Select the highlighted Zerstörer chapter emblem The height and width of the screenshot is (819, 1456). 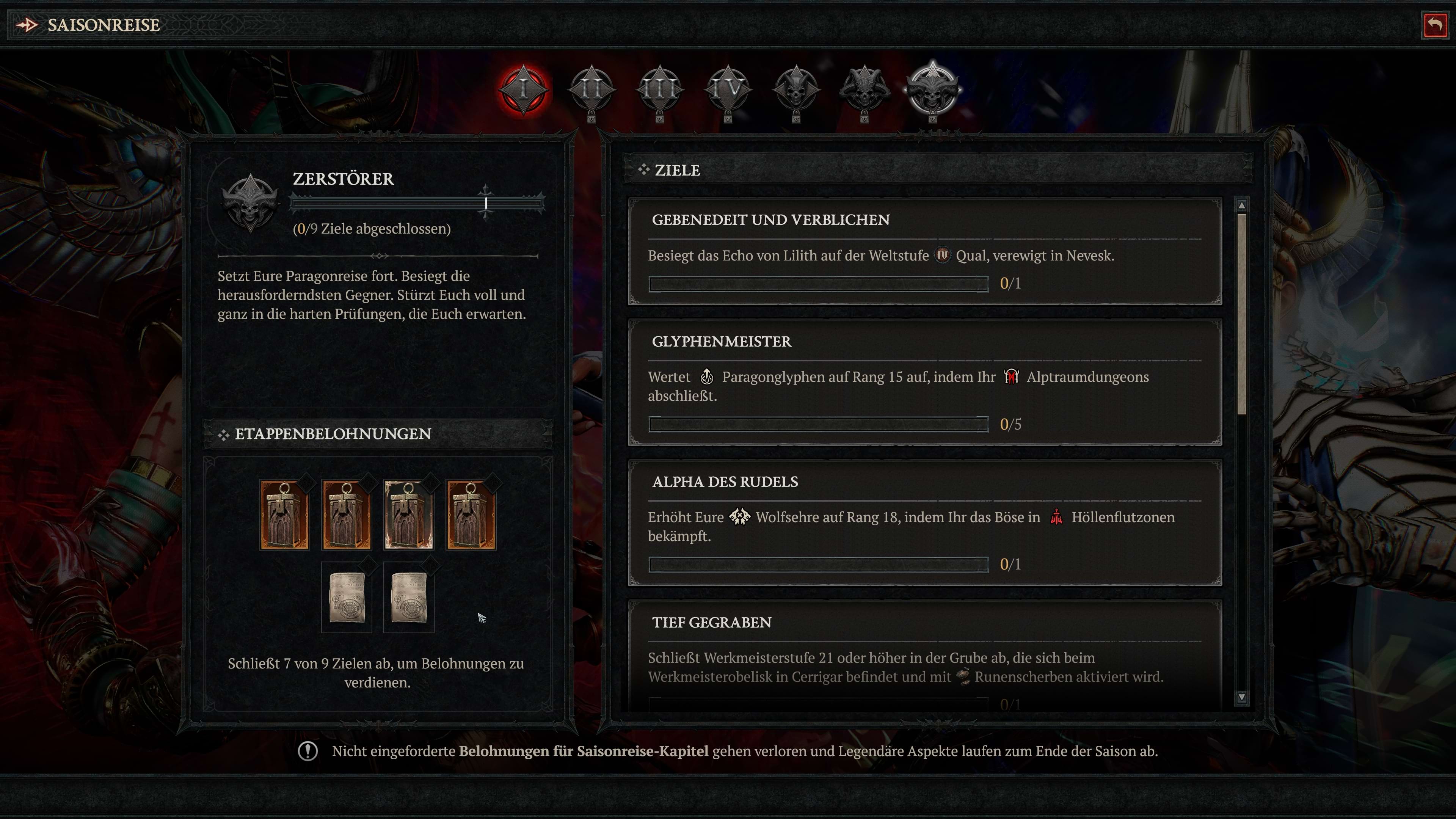tap(932, 89)
